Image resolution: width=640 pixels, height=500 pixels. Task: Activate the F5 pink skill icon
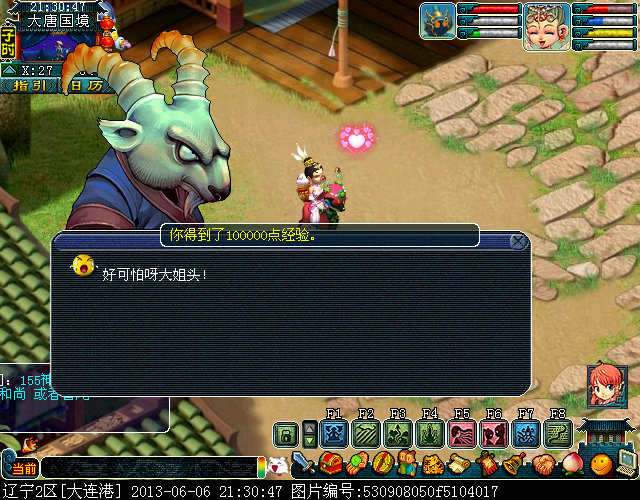(462, 434)
